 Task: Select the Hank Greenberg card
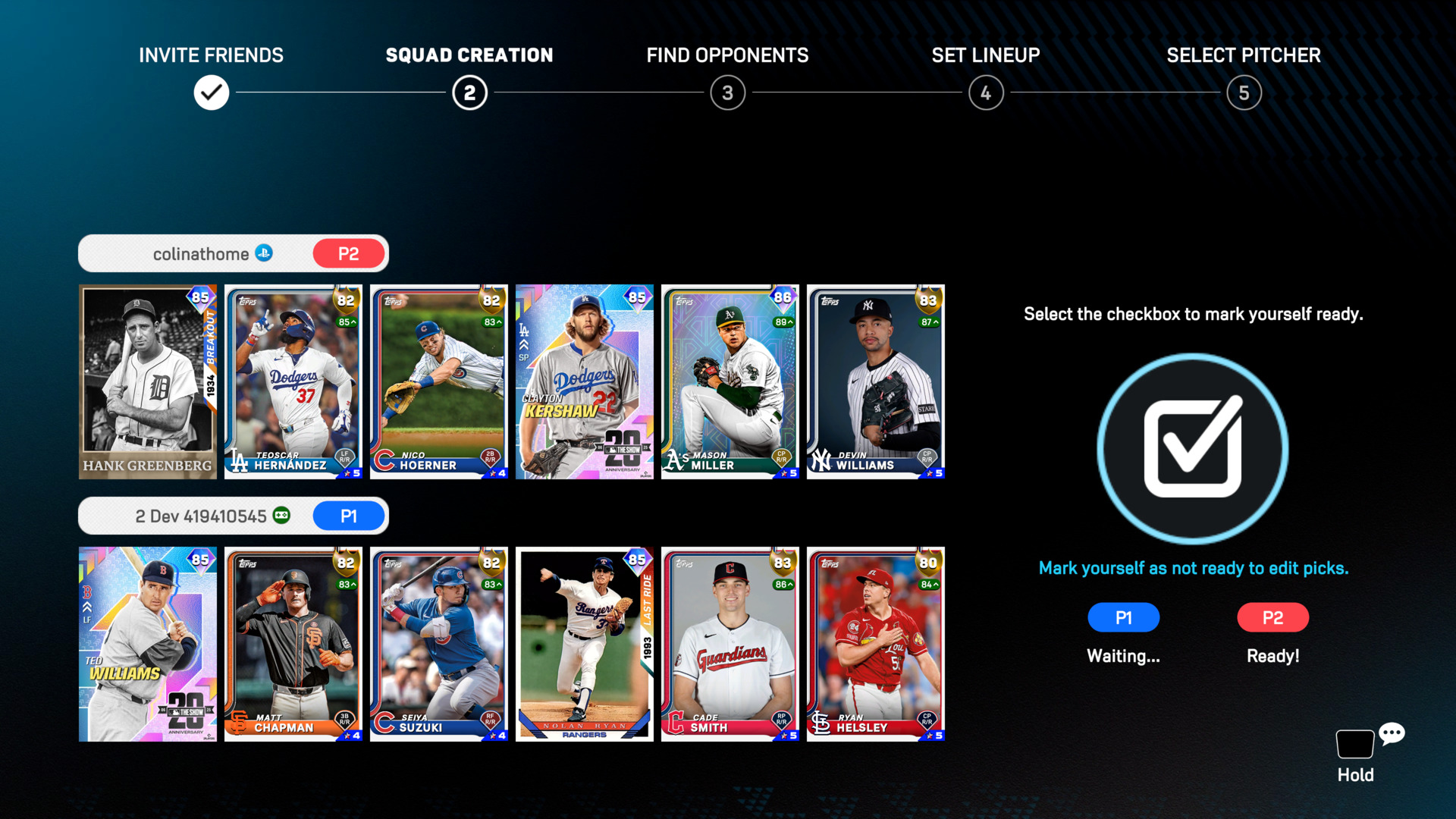tap(148, 381)
